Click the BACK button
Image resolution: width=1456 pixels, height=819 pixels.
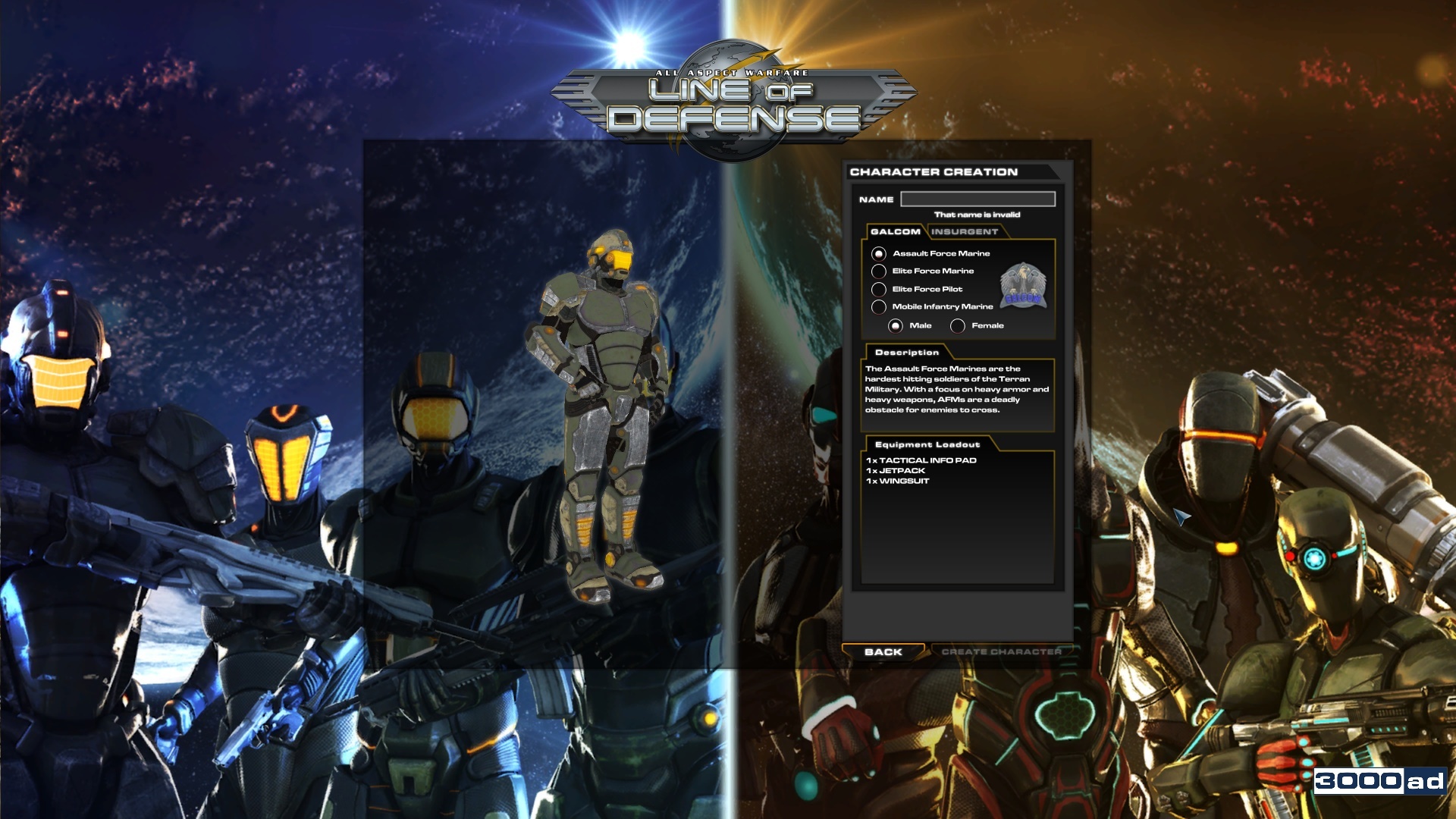(882, 651)
